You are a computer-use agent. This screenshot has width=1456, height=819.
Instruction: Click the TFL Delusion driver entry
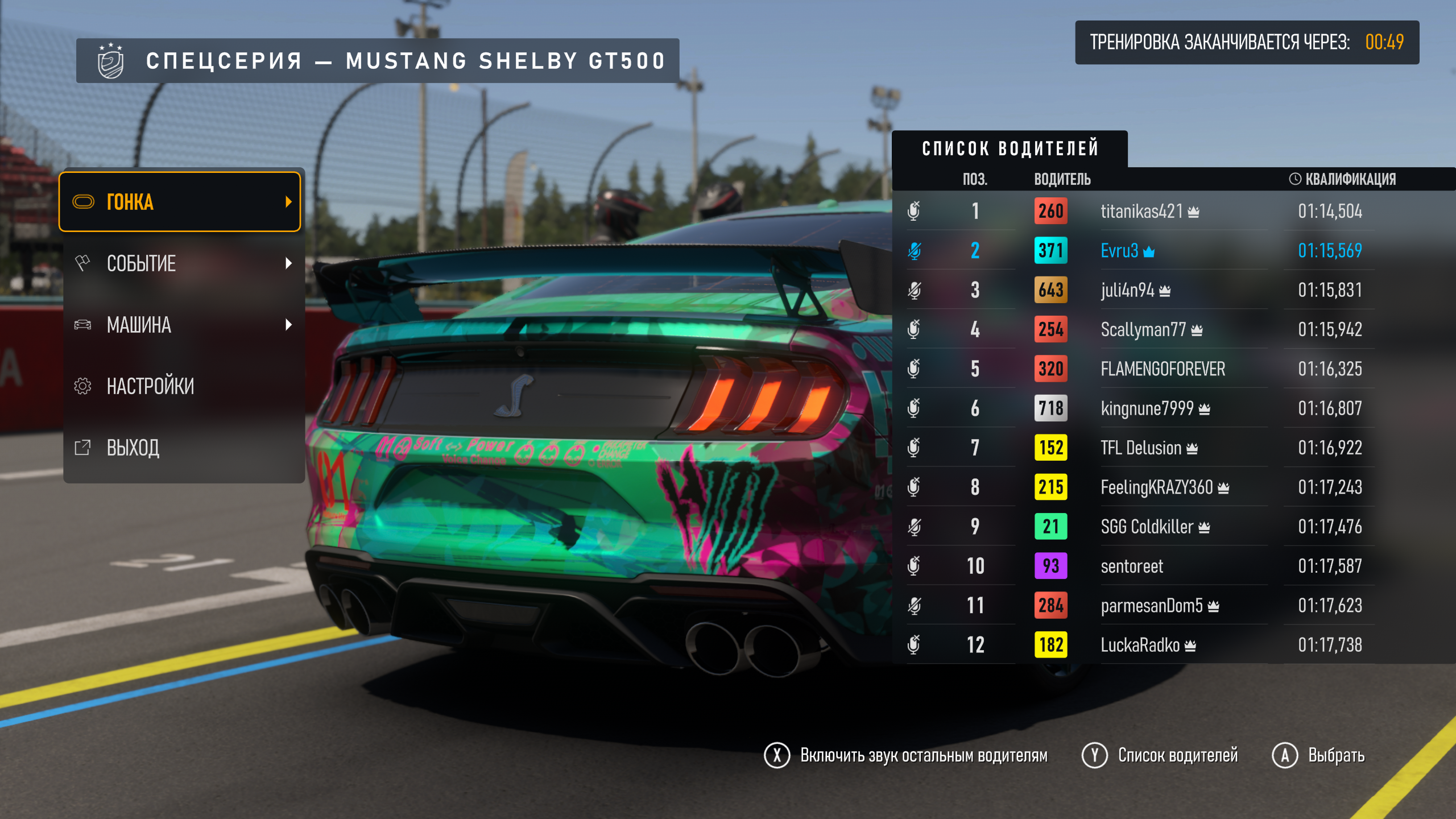coord(1141,448)
